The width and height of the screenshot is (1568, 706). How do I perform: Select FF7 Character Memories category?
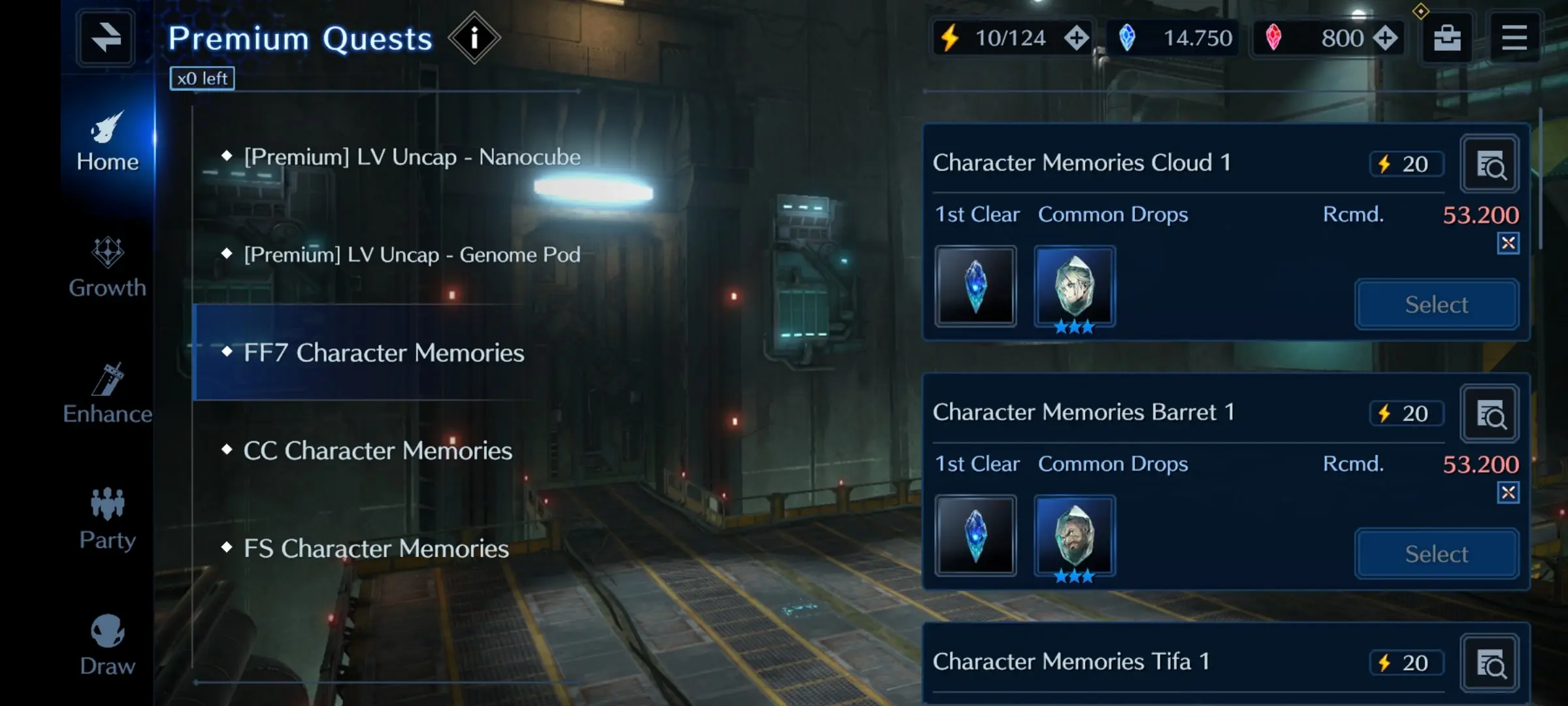[384, 353]
